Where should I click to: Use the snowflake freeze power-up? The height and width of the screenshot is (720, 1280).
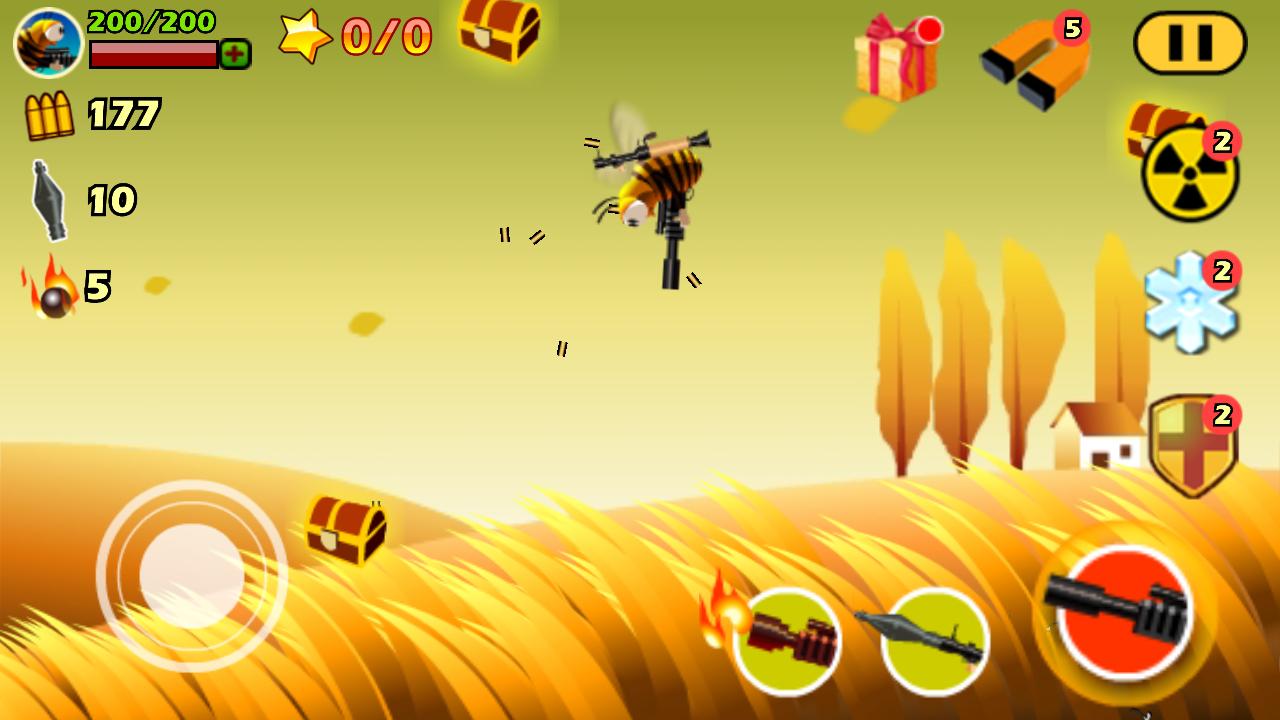pyautogui.click(x=1190, y=300)
